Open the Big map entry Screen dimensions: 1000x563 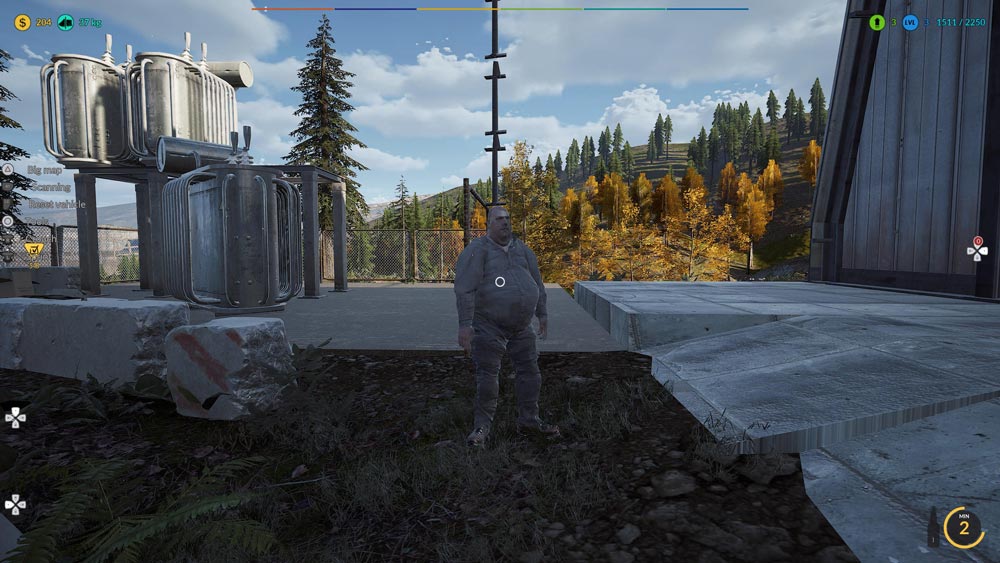pos(45,170)
